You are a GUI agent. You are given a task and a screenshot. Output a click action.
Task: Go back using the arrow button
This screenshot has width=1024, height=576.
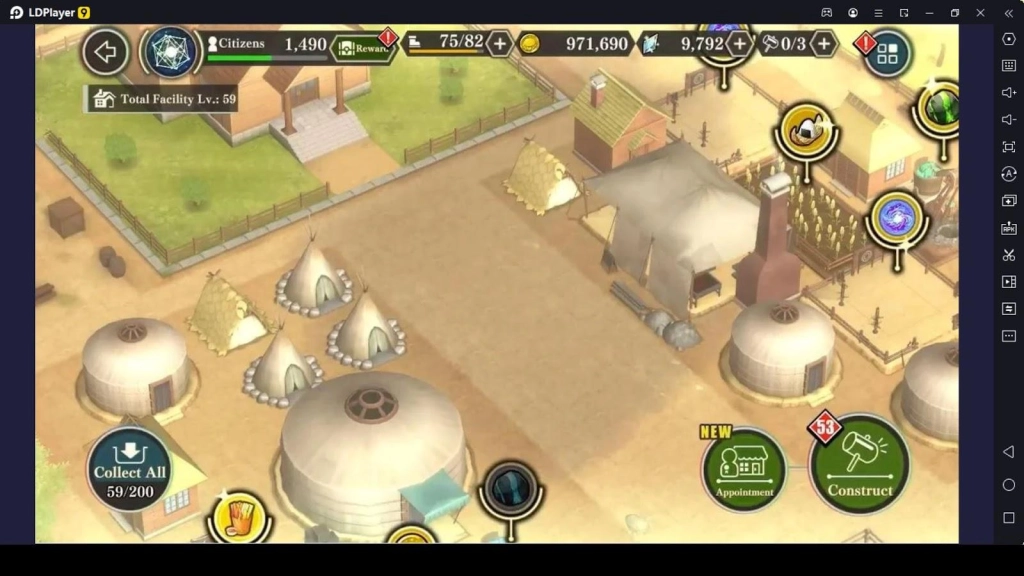105,51
